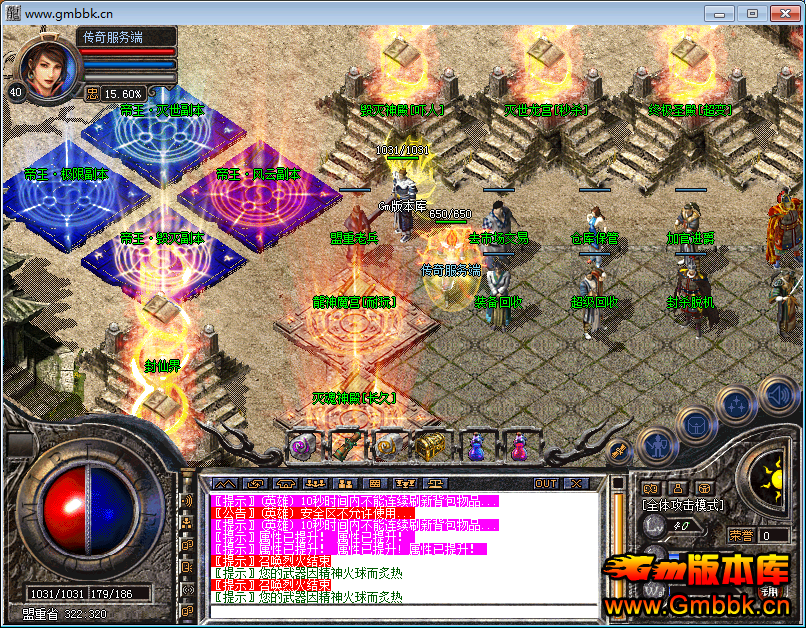Minimize the game window
This screenshot has width=806, height=628.
pos(717,13)
